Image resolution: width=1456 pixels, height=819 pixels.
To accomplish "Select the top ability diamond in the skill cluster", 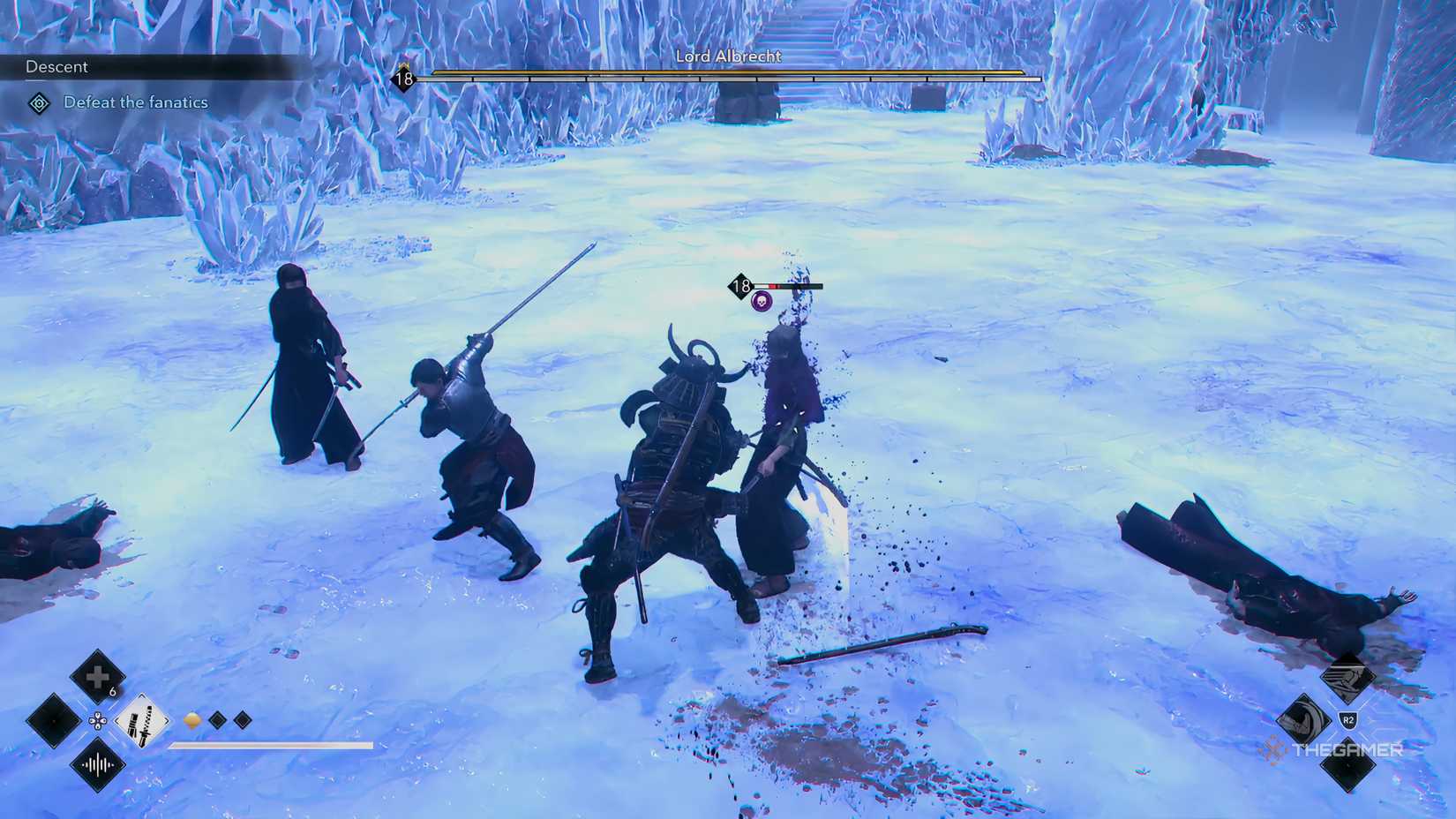I will point(1347,678).
